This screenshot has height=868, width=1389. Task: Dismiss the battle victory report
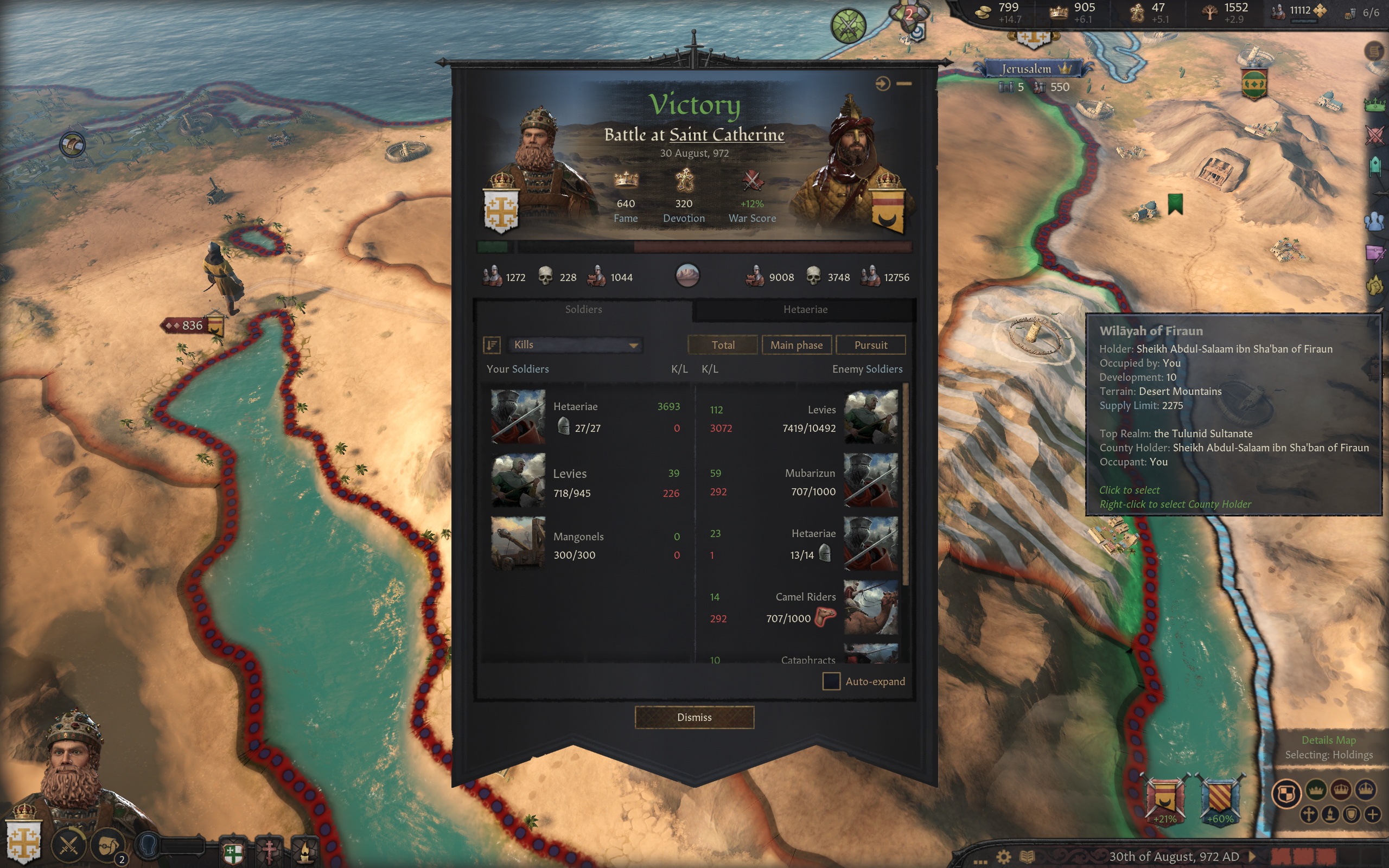click(694, 717)
